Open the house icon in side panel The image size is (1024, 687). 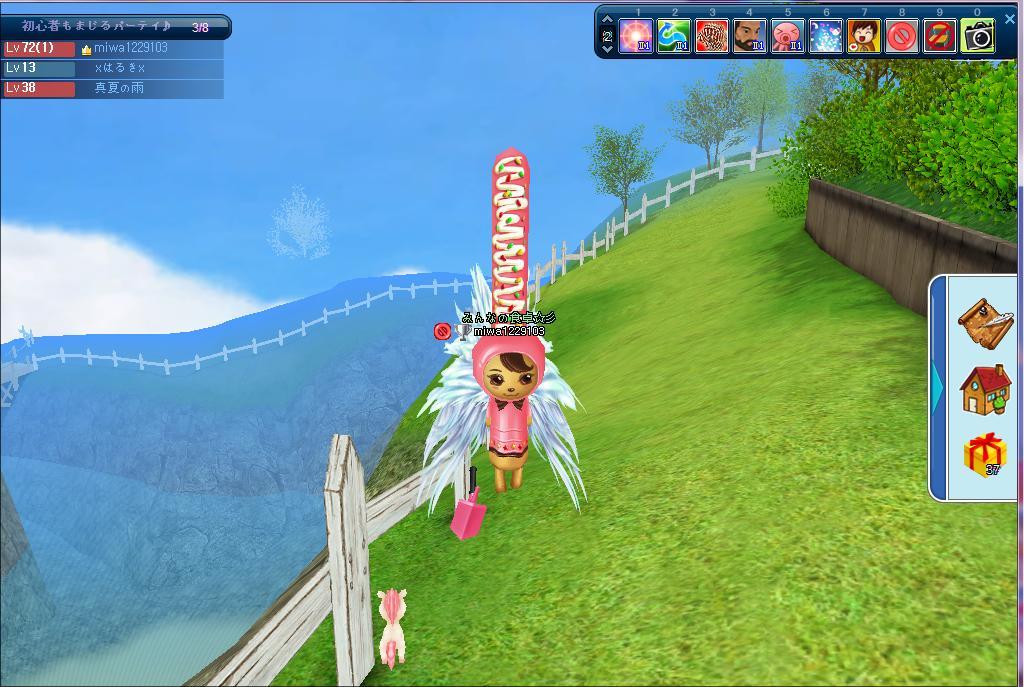tap(985, 389)
